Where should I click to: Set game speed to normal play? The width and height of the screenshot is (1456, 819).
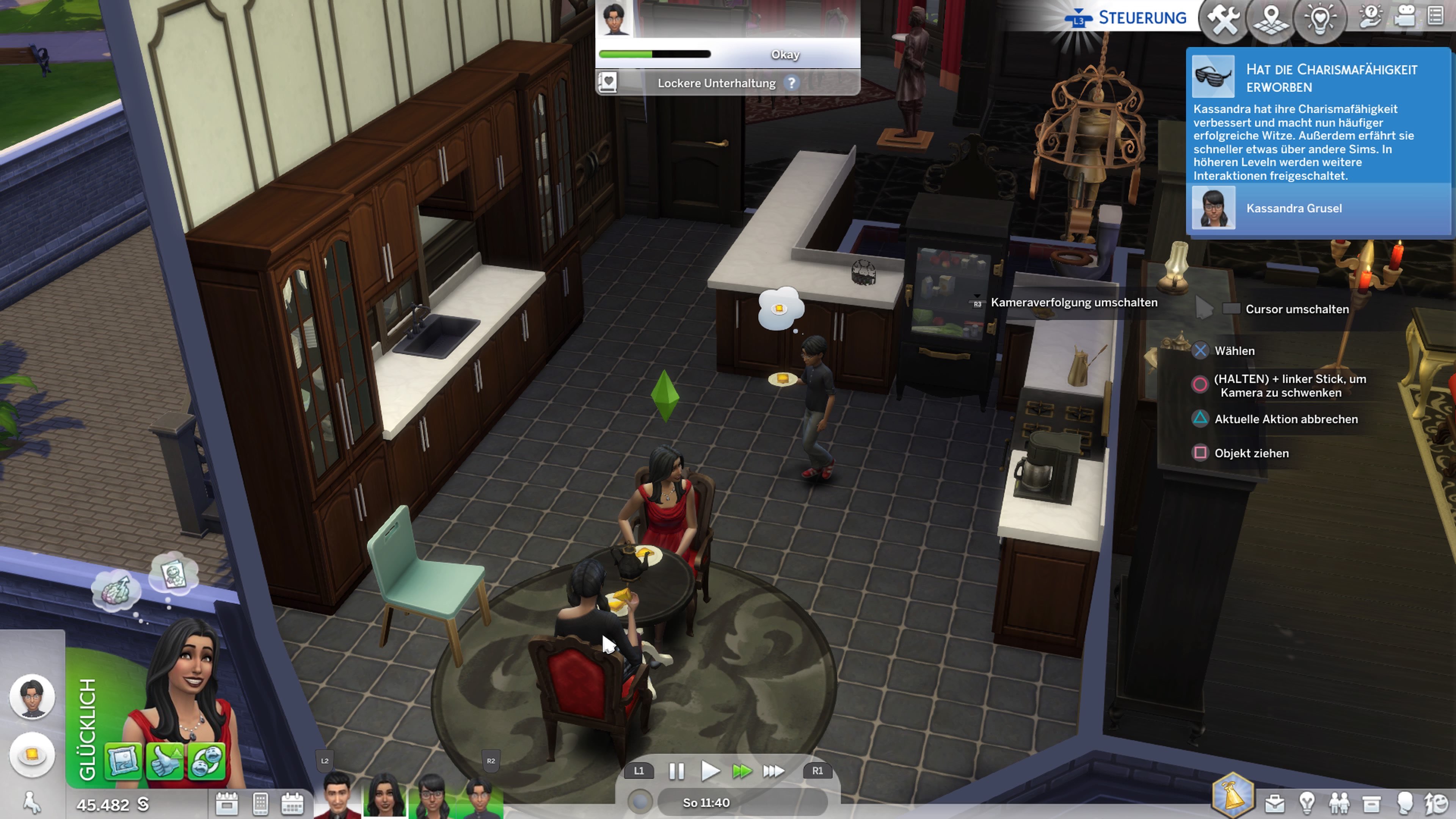[x=709, y=771]
